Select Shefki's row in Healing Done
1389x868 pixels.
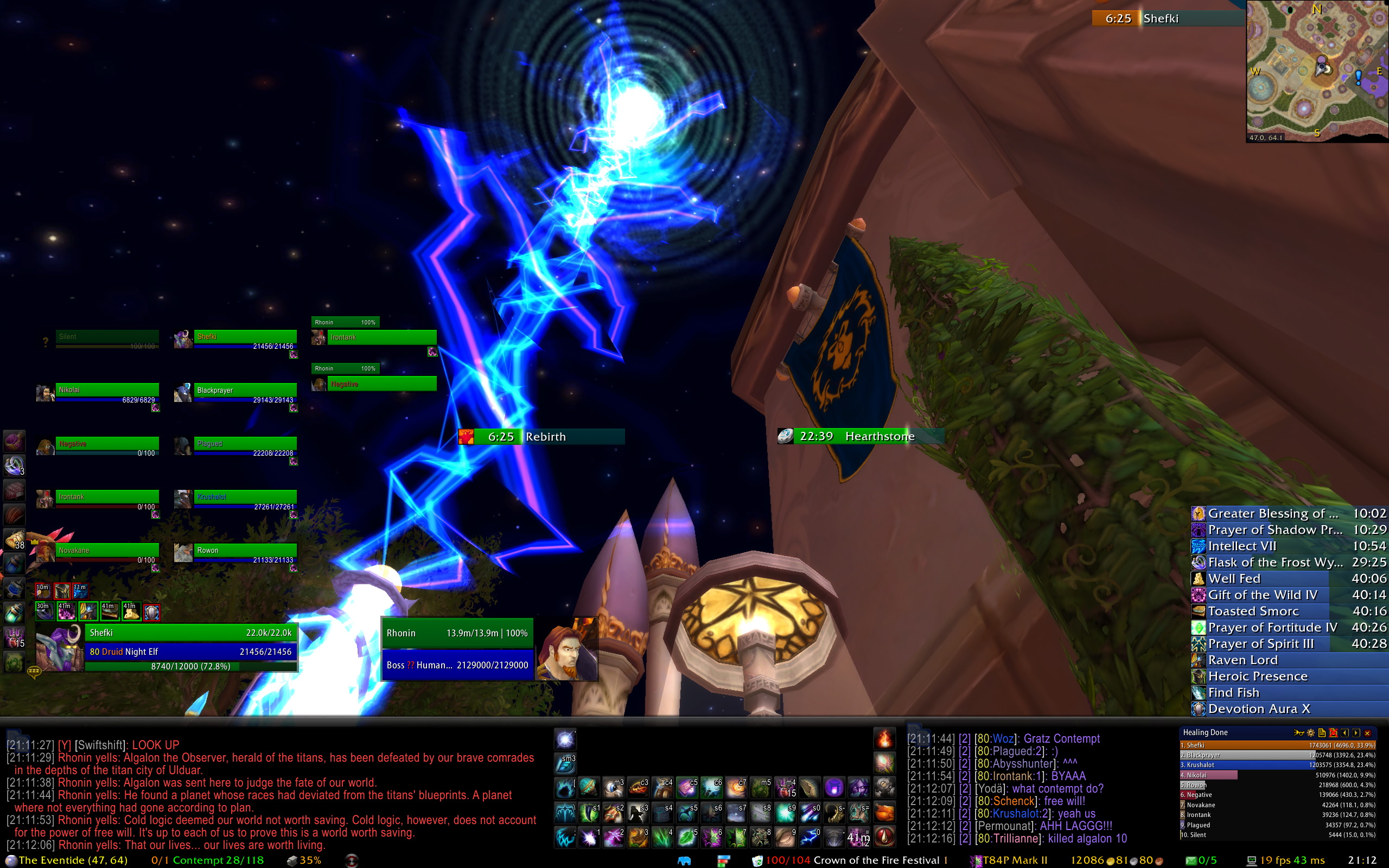coord(1278,745)
